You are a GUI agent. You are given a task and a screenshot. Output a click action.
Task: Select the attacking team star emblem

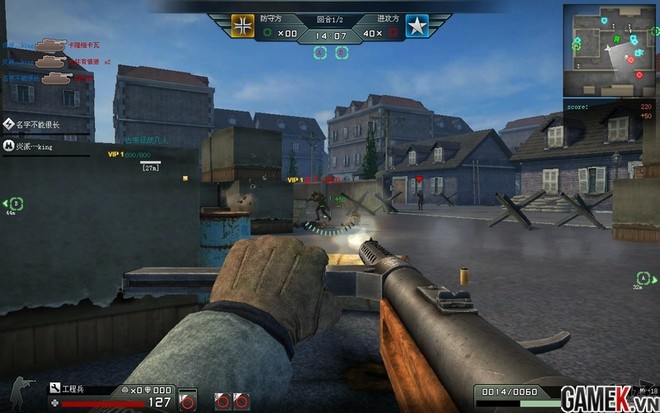(x=415, y=25)
